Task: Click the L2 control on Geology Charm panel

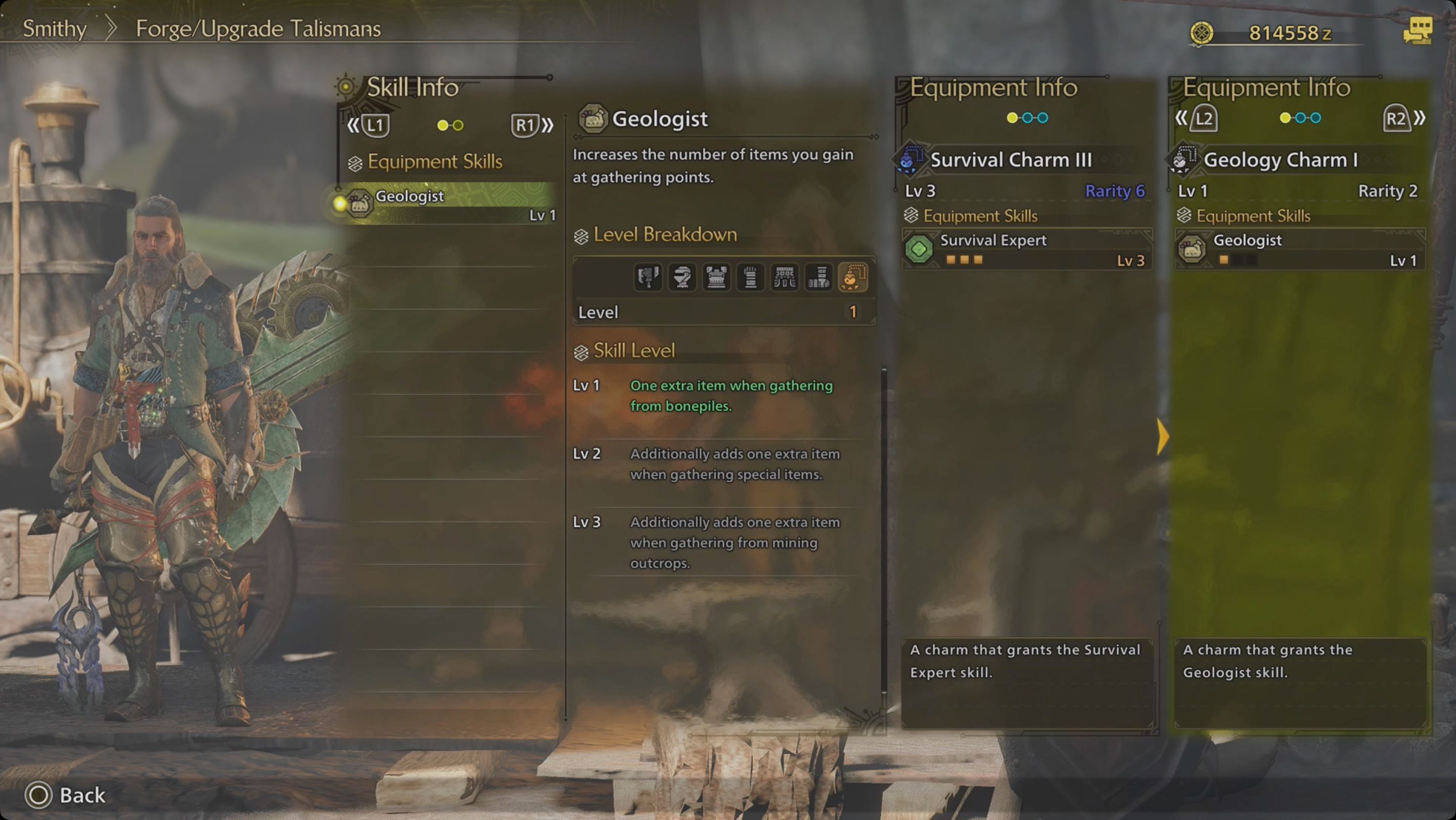Action: pos(1203,119)
